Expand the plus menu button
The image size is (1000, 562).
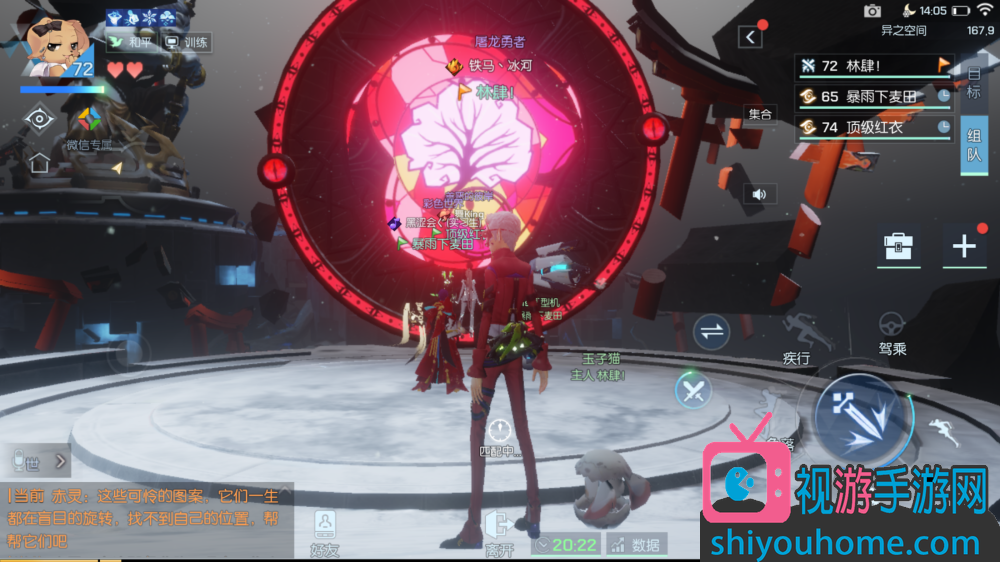(964, 247)
